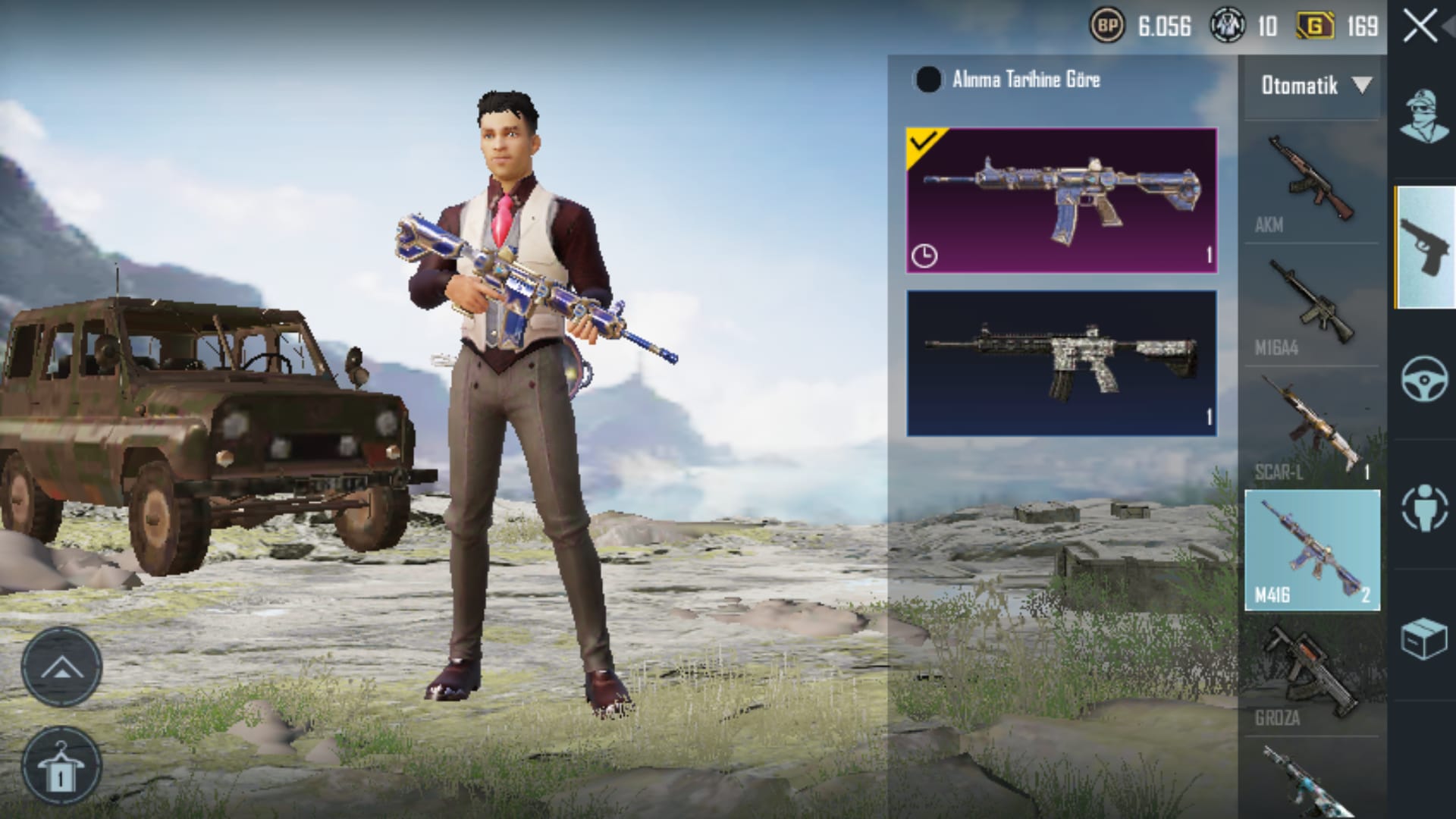Open the wardrobe hanger preset button
1456x819 pixels.
pyautogui.click(x=61, y=767)
